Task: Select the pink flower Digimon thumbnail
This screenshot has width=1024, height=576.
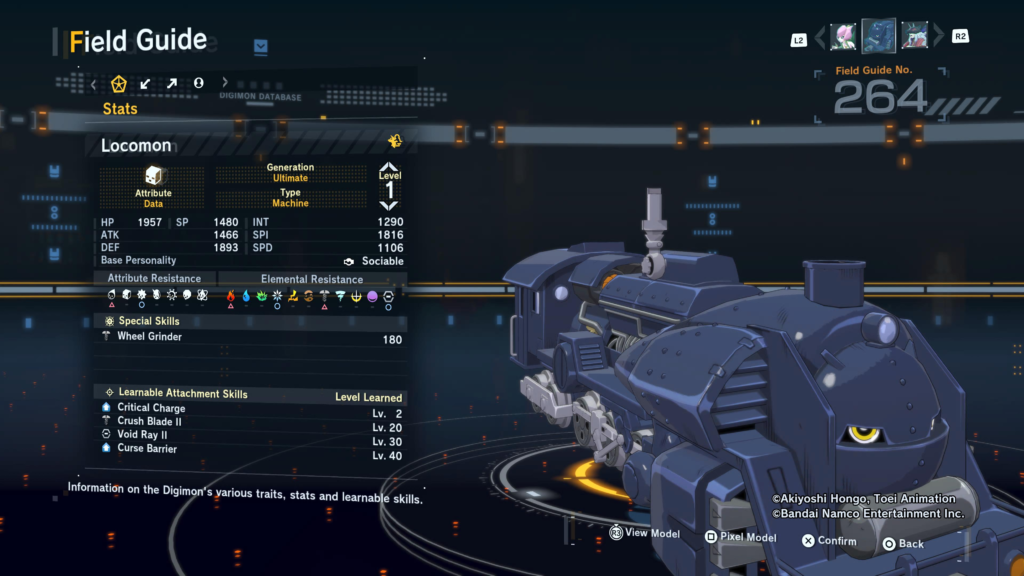Action: 843,37
